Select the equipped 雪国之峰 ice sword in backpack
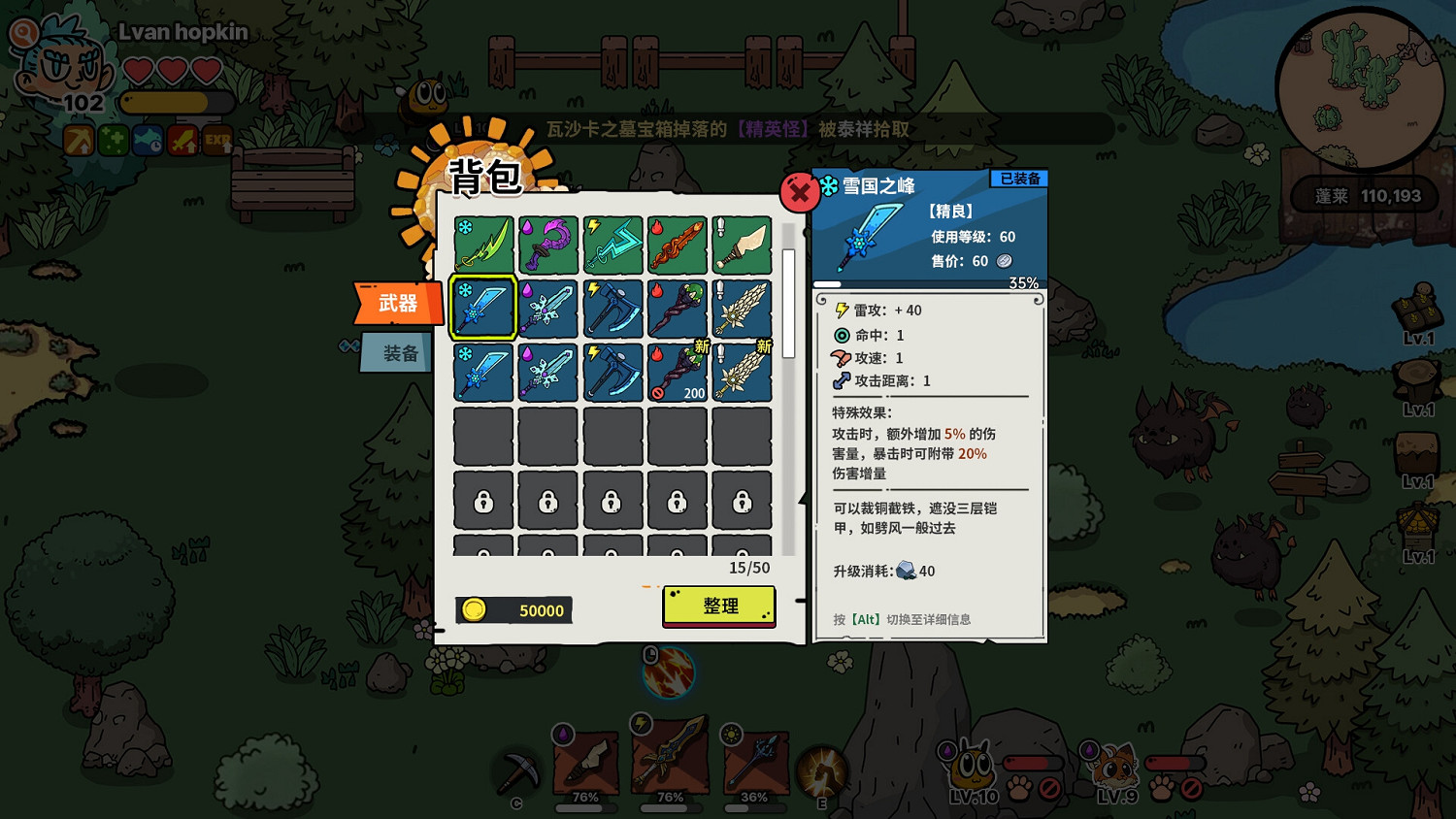This screenshot has width=1456, height=819. tap(482, 306)
